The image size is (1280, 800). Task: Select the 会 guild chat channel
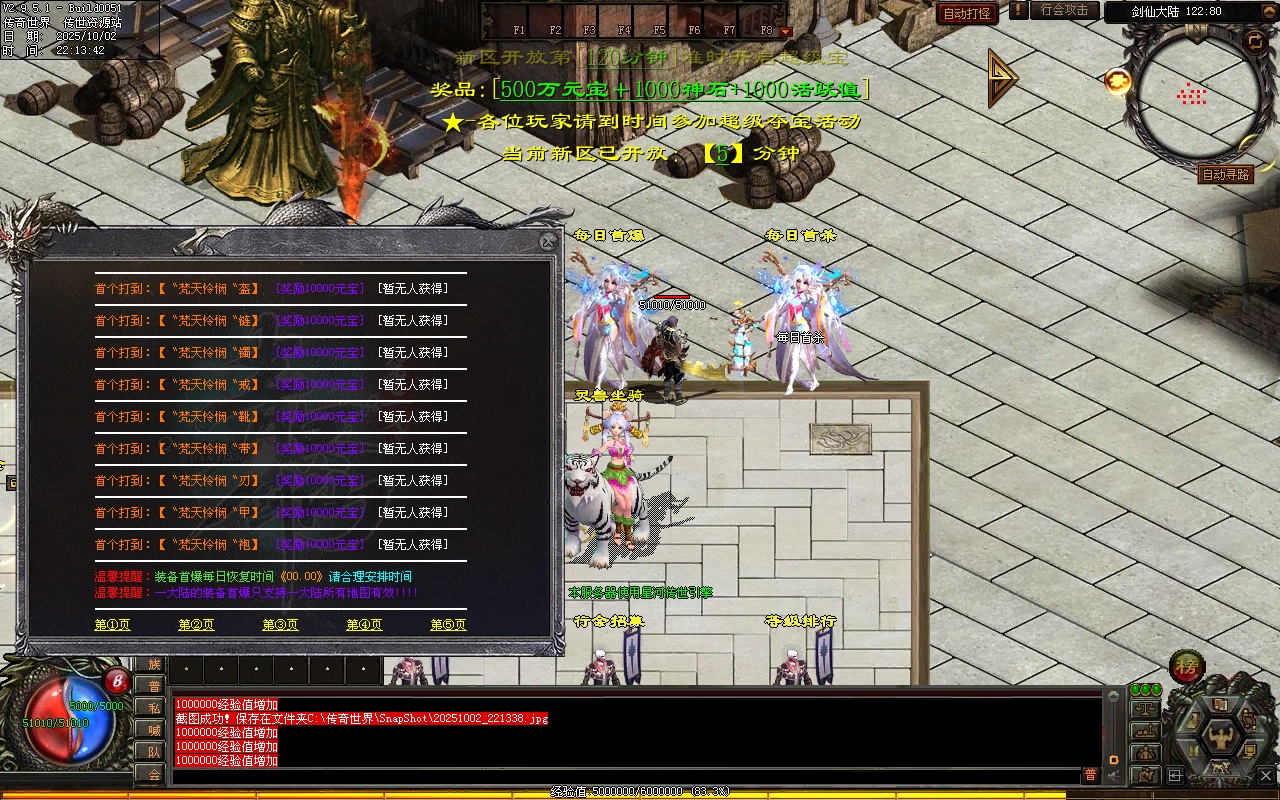tap(154, 773)
